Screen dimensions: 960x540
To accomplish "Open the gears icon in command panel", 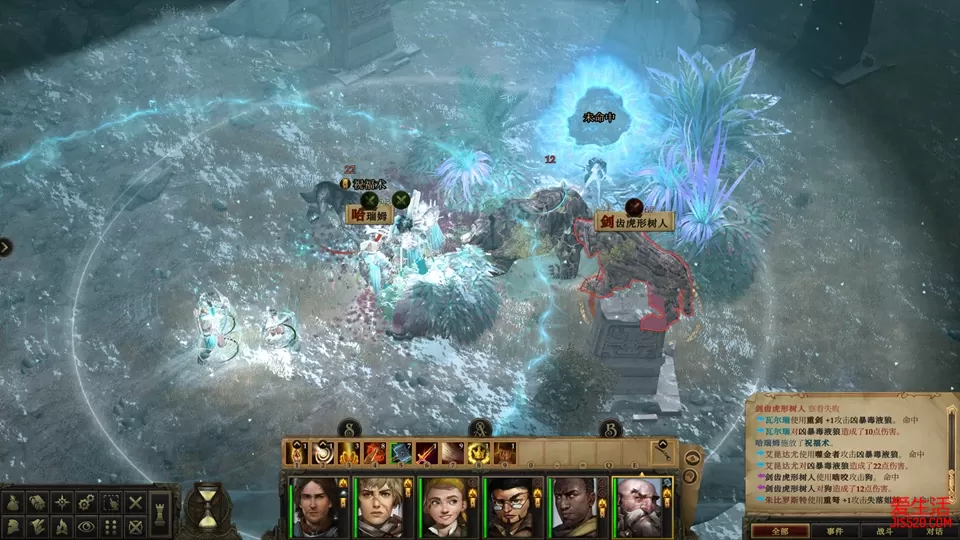I will (87, 502).
